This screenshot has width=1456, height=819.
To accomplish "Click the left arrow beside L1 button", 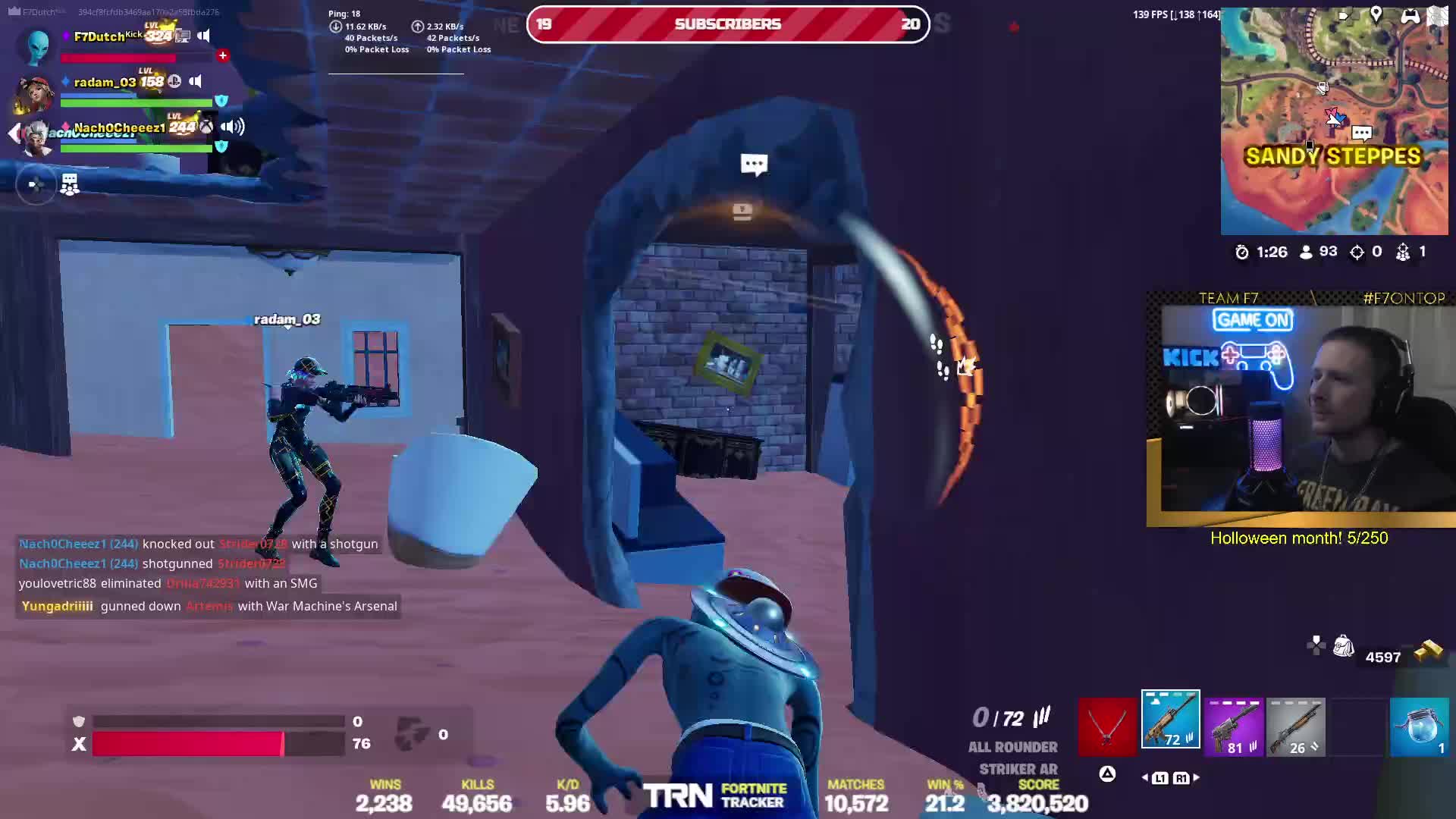I will click(x=1144, y=777).
